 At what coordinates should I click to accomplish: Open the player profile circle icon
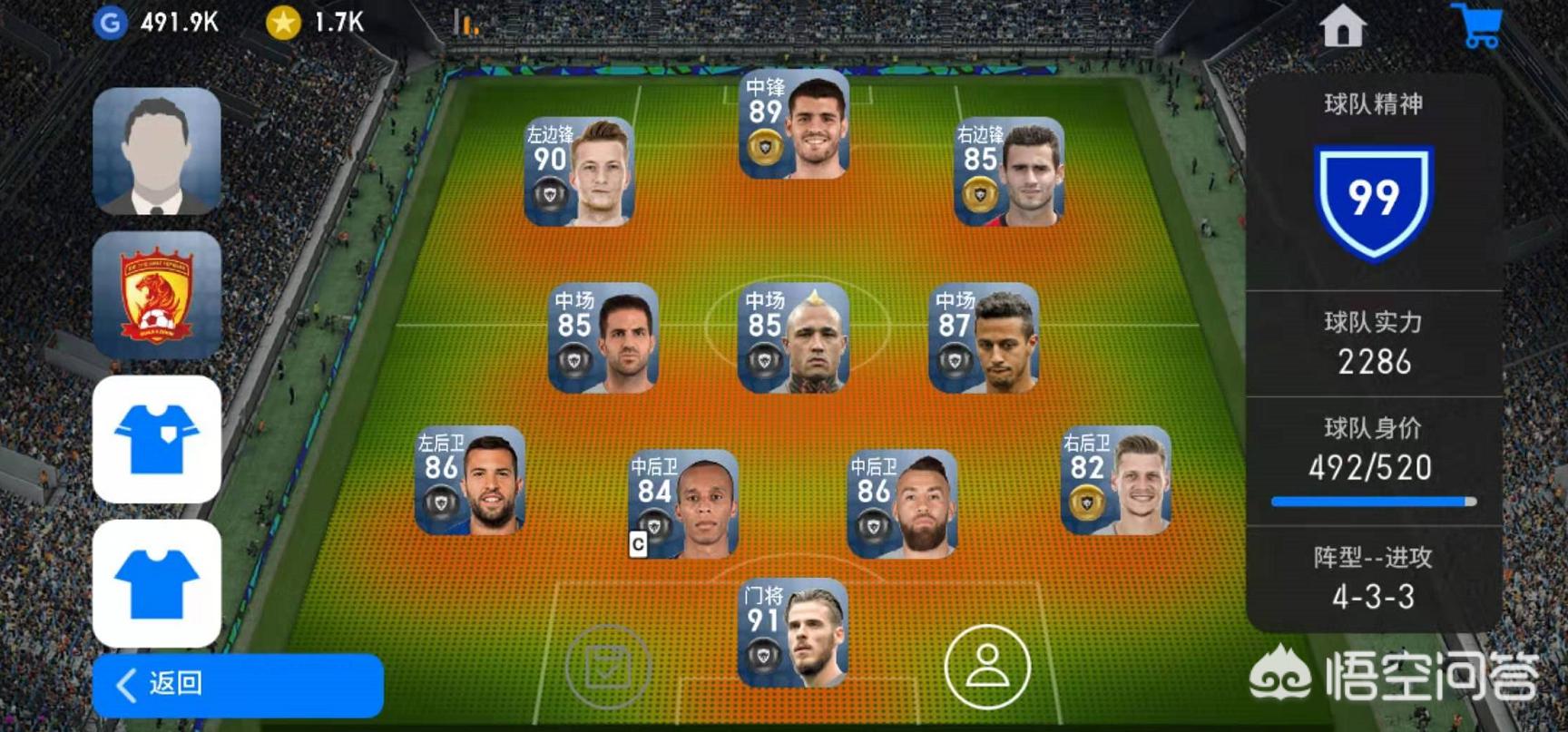(987, 667)
